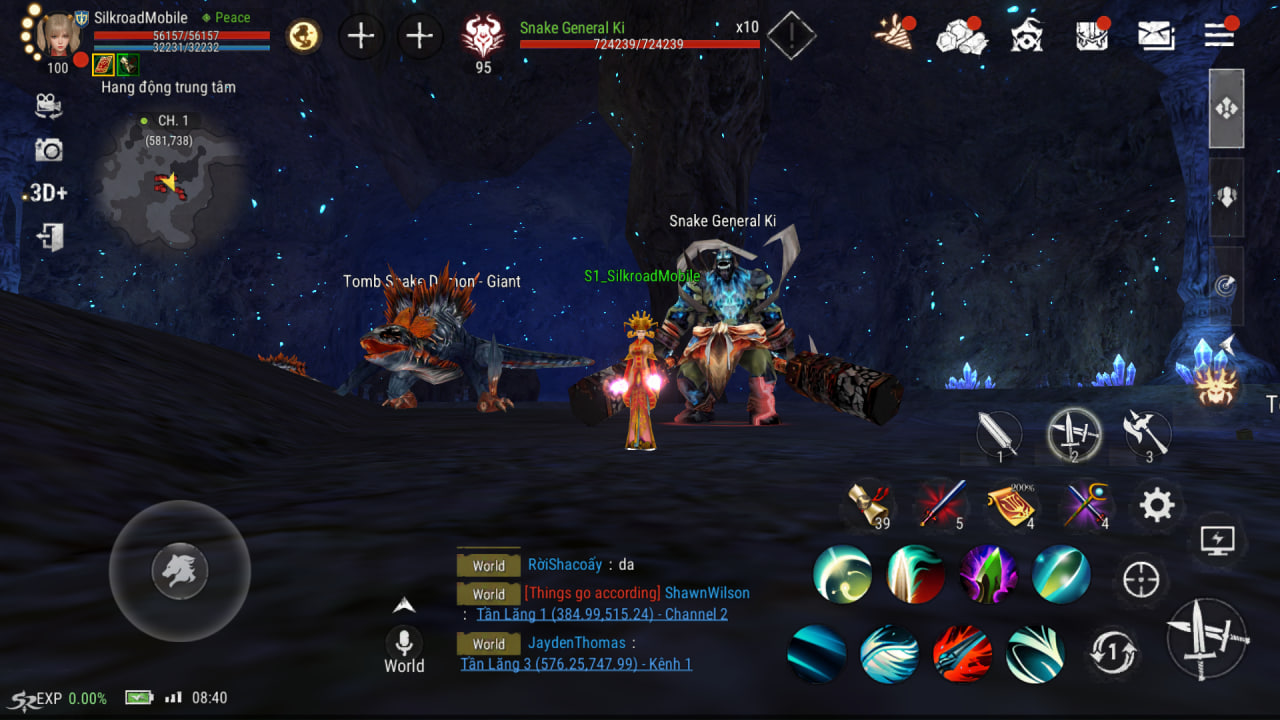Tap the video camera recording icon

[x=48, y=105]
